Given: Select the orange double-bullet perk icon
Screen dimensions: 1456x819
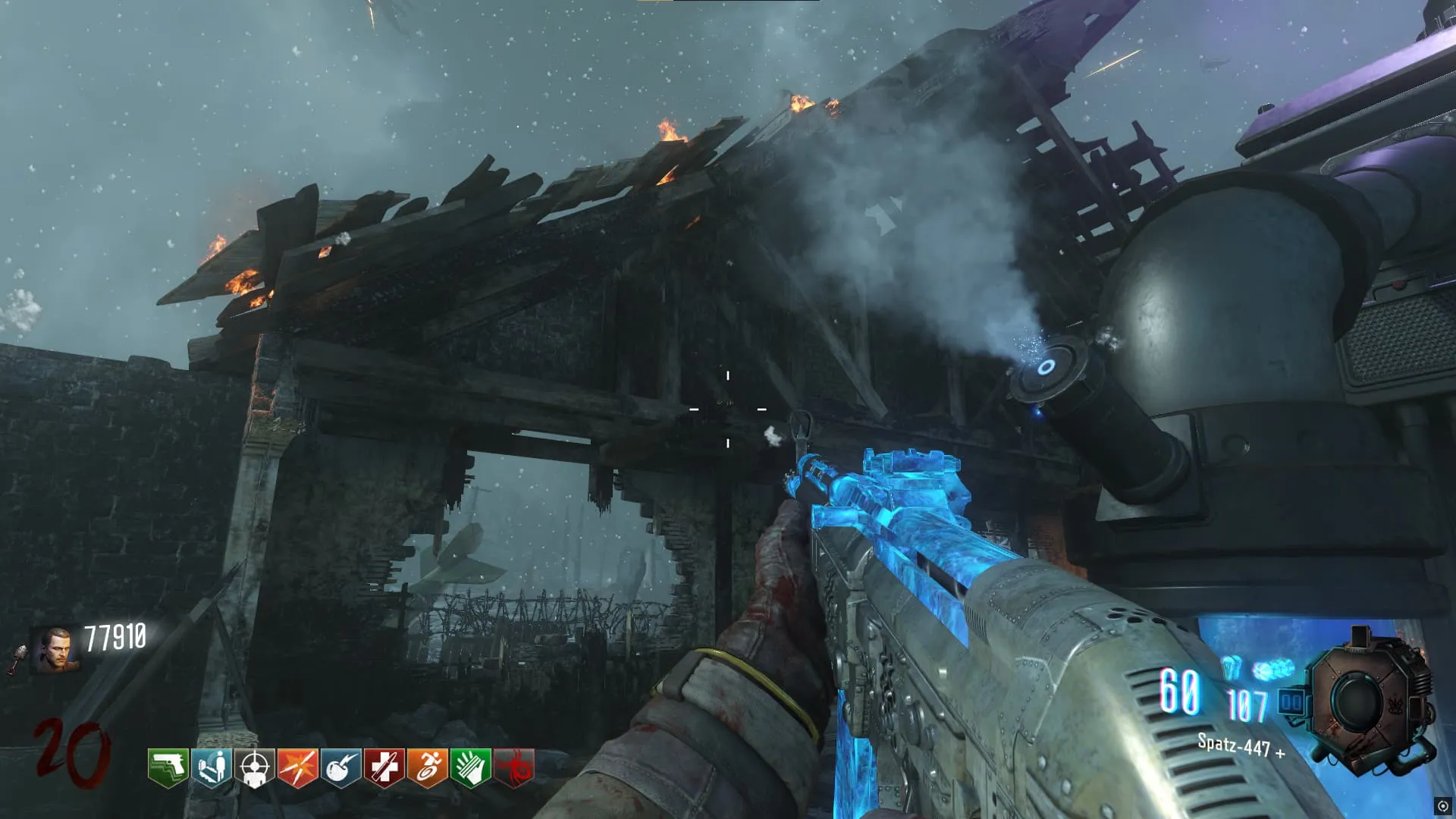Looking at the screenshot, I should (297, 768).
